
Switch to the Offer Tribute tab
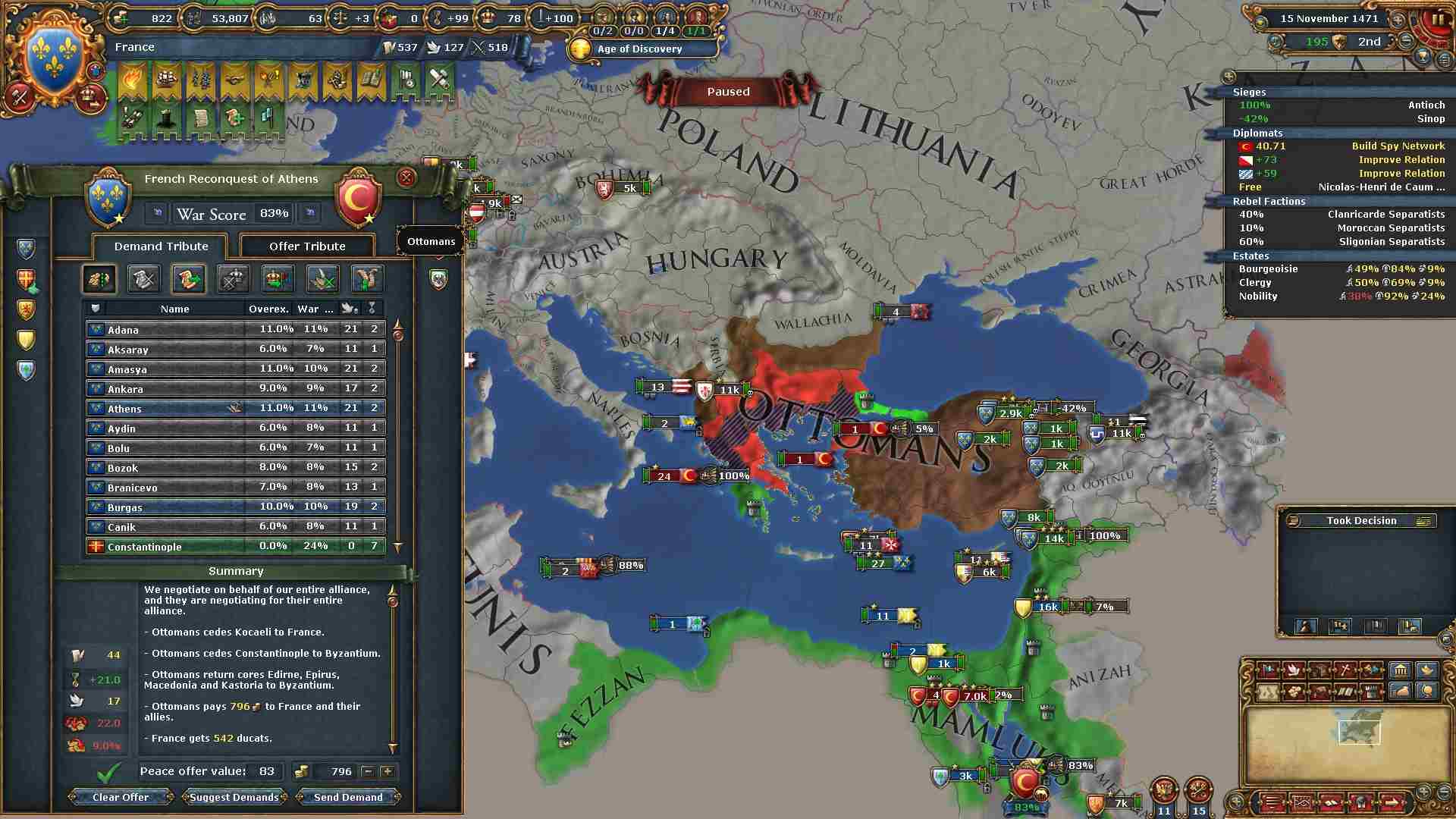pos(307,246)
